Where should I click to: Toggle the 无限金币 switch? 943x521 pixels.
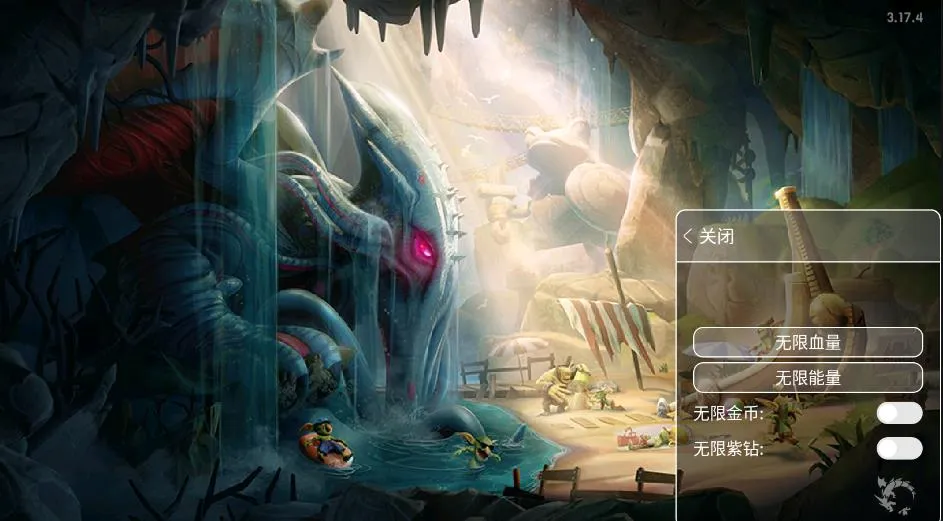coord(899,413)
